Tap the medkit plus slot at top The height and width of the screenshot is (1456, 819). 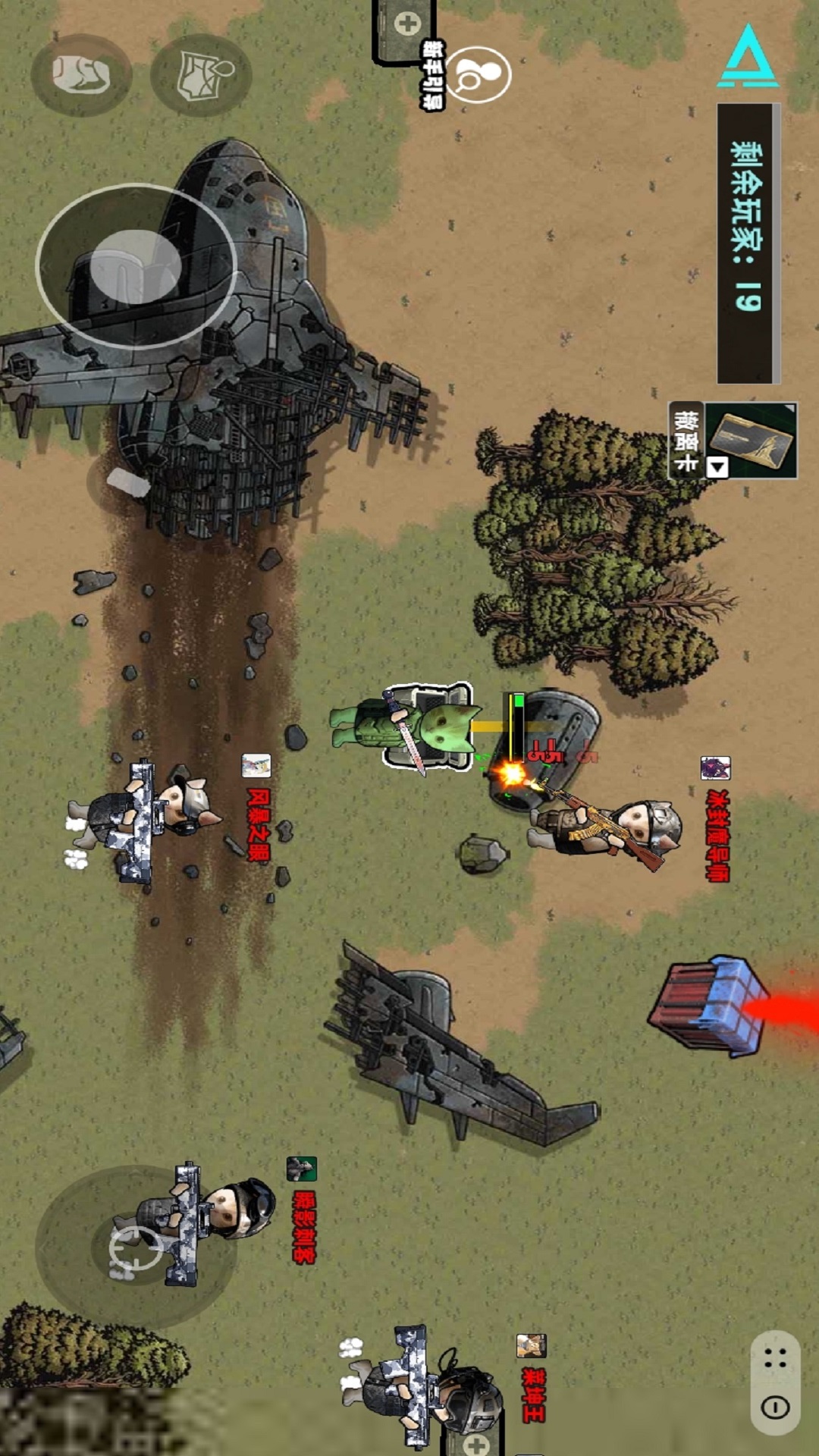point(407,24)
